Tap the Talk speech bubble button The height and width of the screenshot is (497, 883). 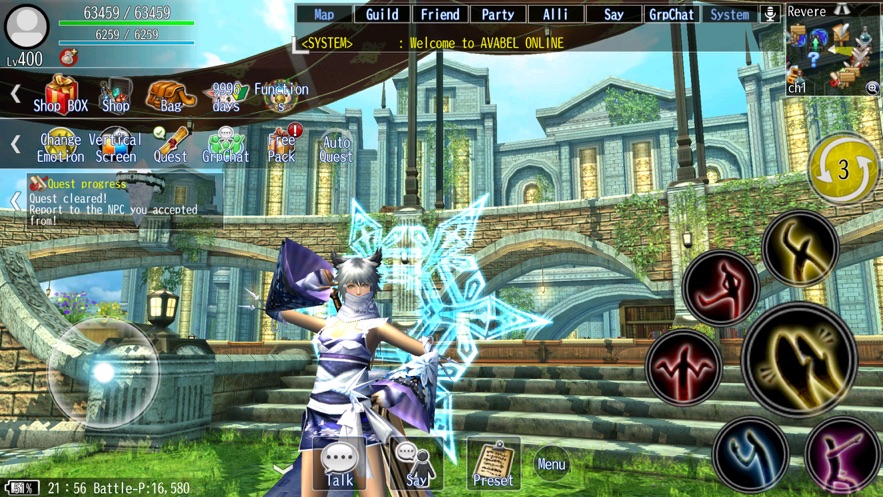tap(339, 464)
